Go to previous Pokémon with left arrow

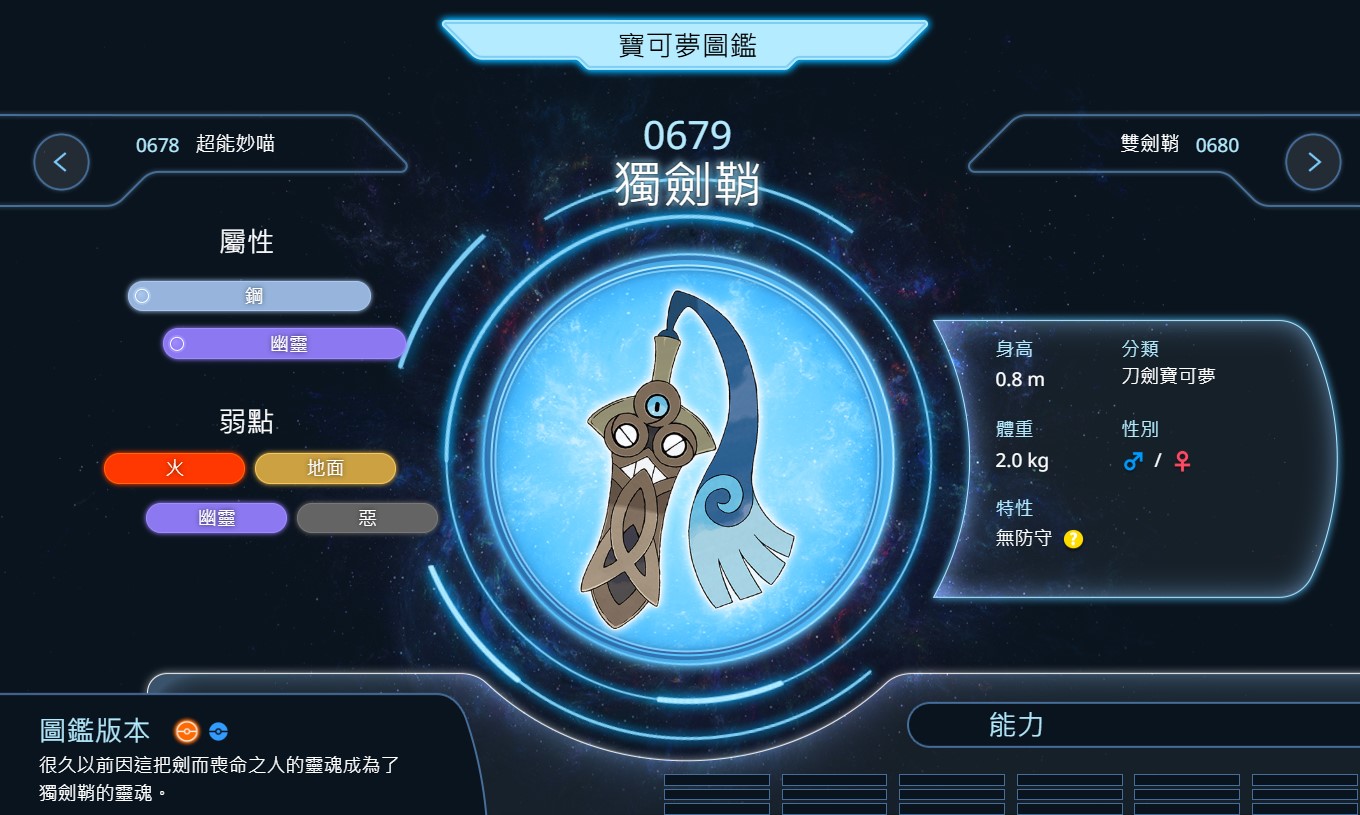click(61, 162)
